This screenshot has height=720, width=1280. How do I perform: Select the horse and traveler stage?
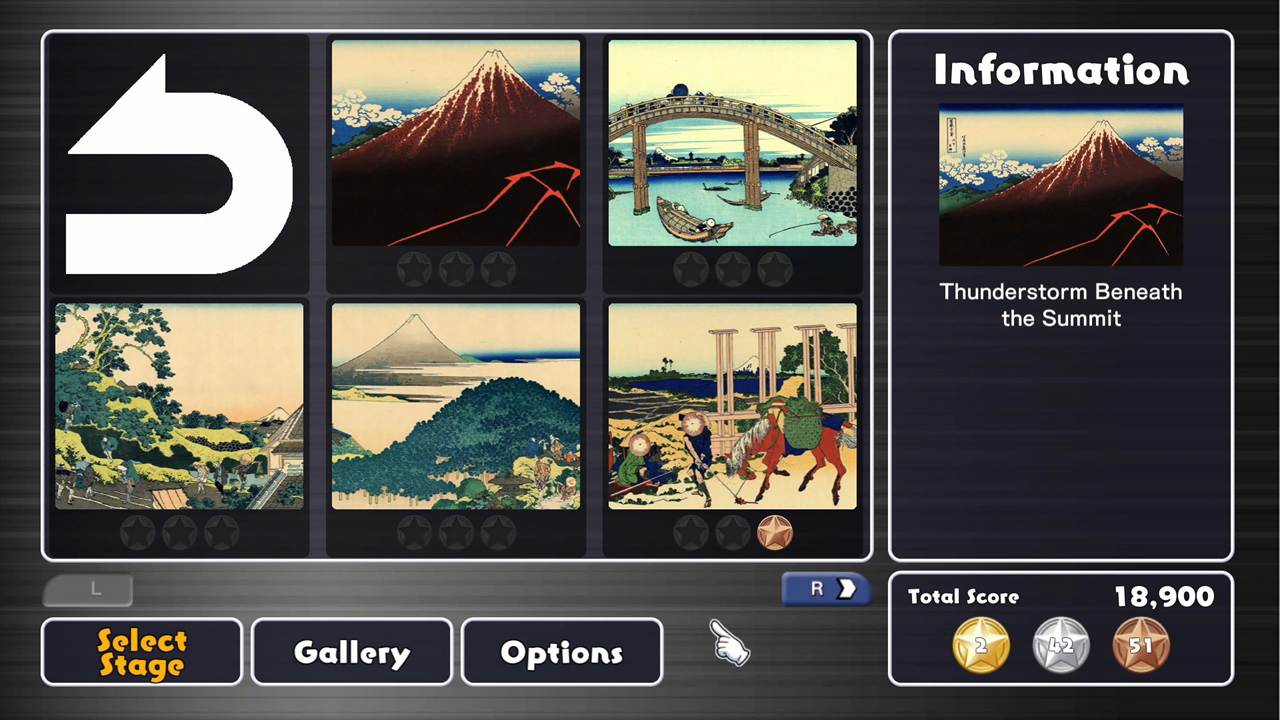click(x=732, y=405)
